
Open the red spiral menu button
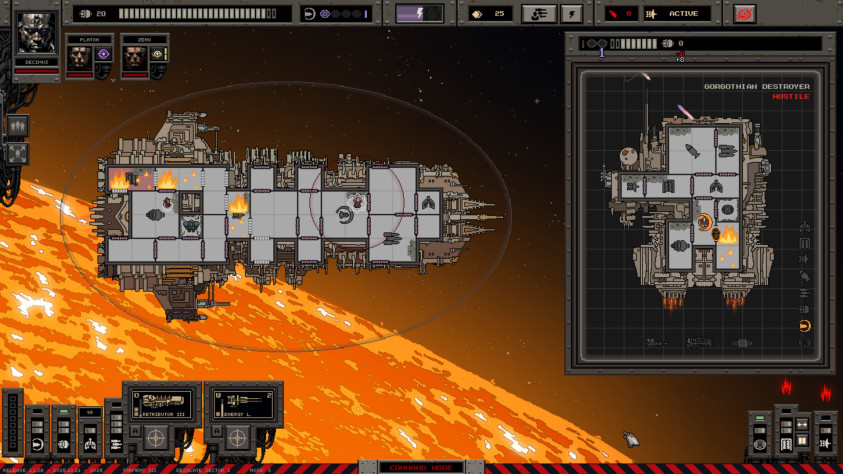pyautogui.click(x=741, y=14)
